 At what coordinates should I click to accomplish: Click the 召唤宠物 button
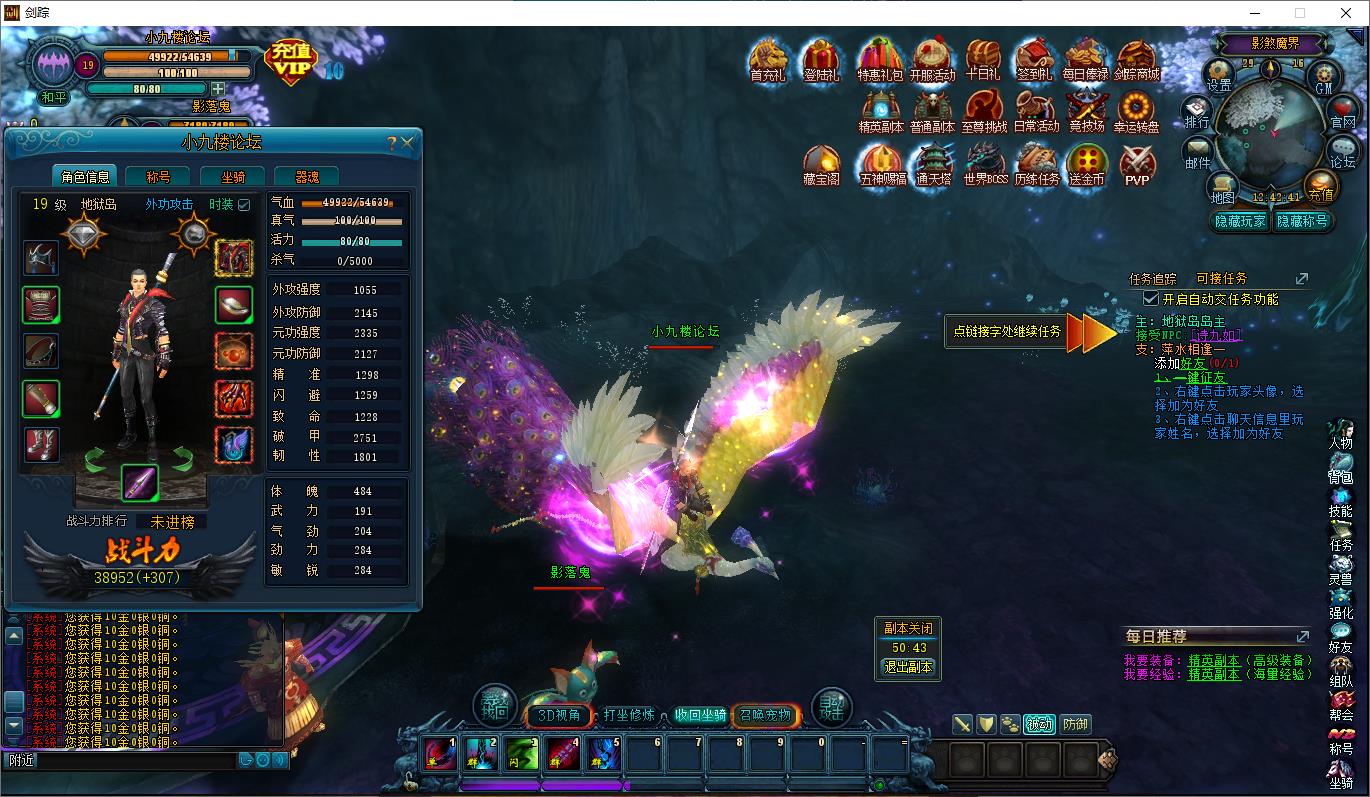click(765, 715)
